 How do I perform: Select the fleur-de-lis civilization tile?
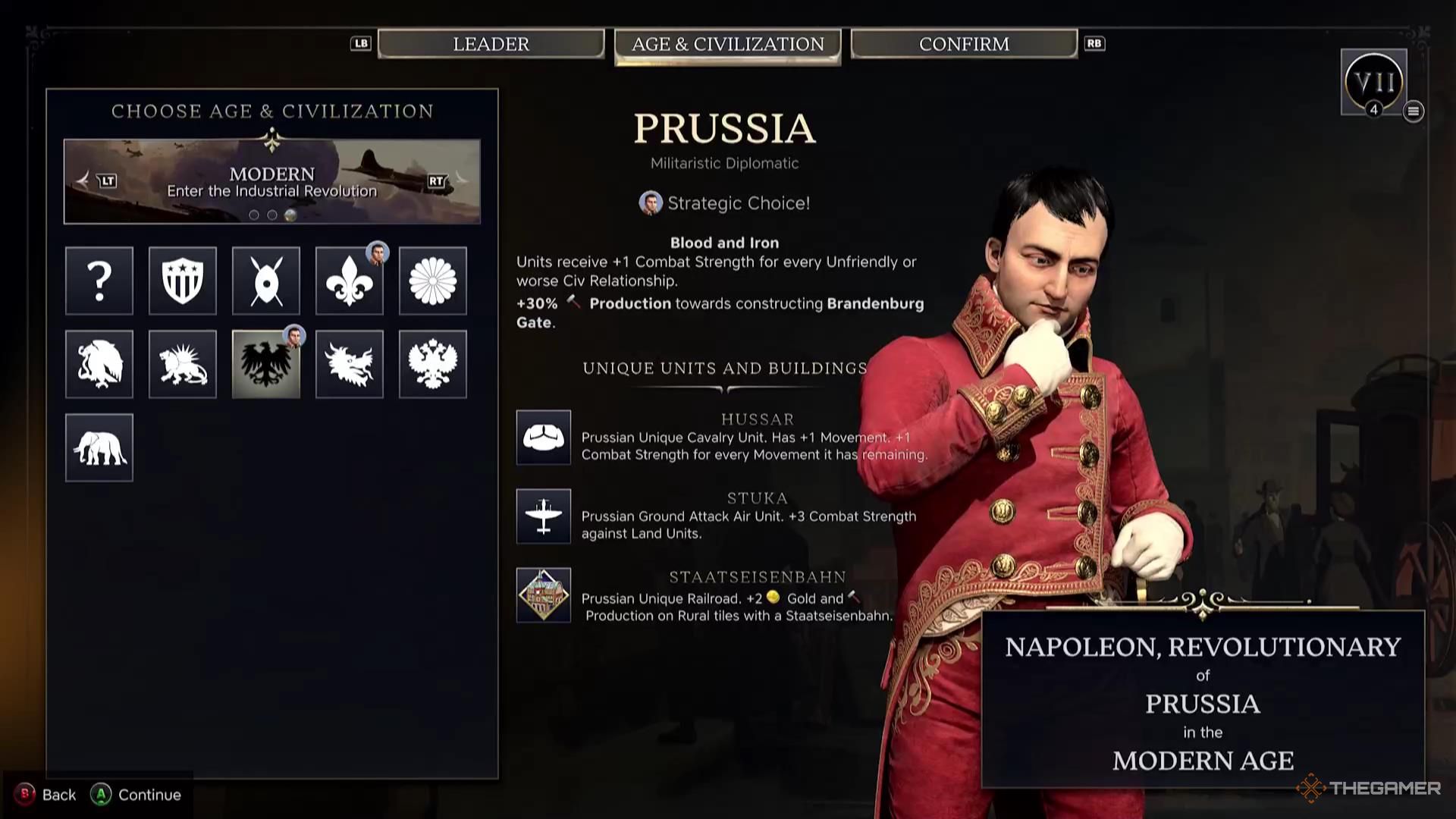click(x=350, y=281)
